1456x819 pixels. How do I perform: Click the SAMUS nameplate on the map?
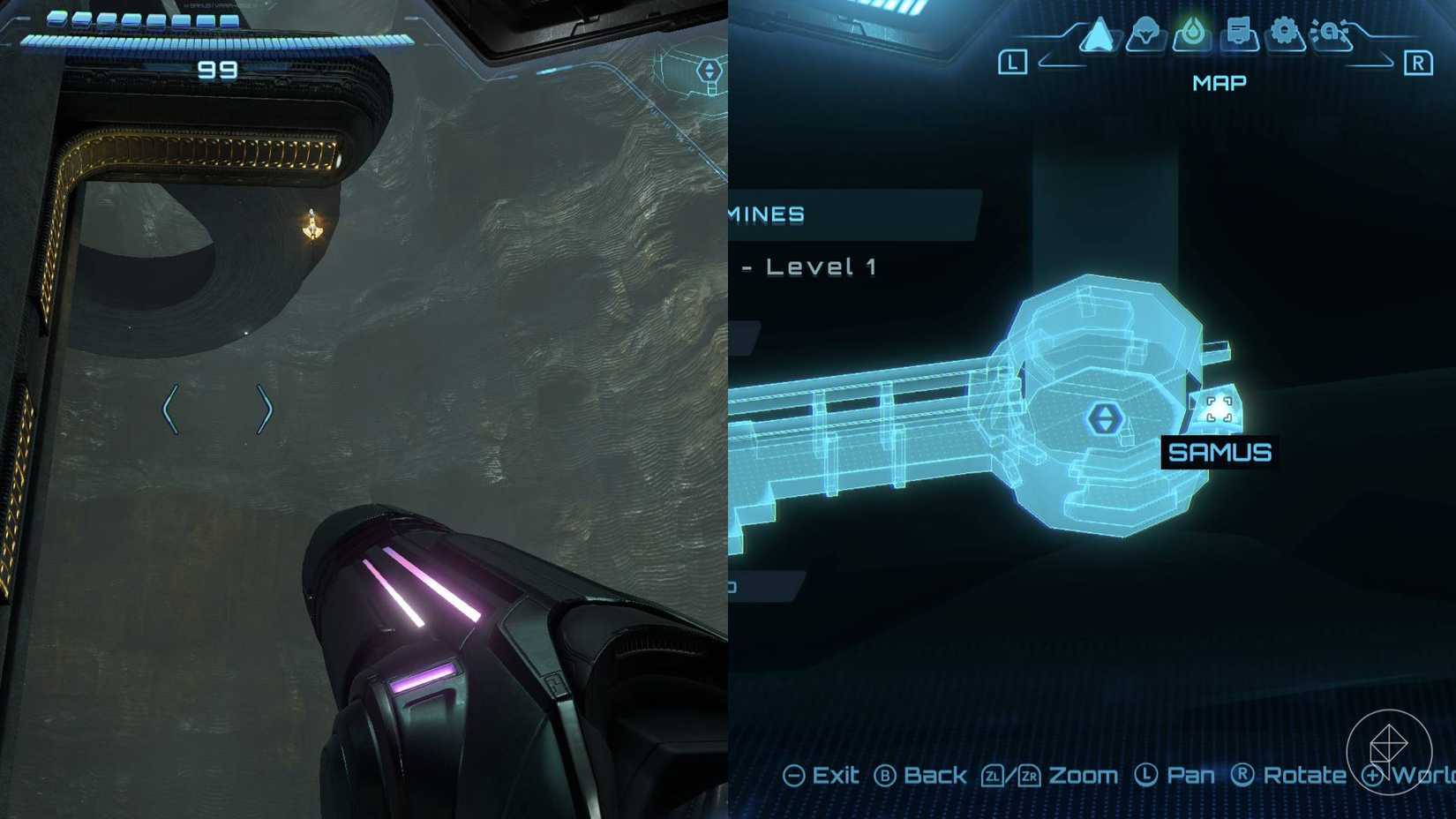coord(1220,452)
